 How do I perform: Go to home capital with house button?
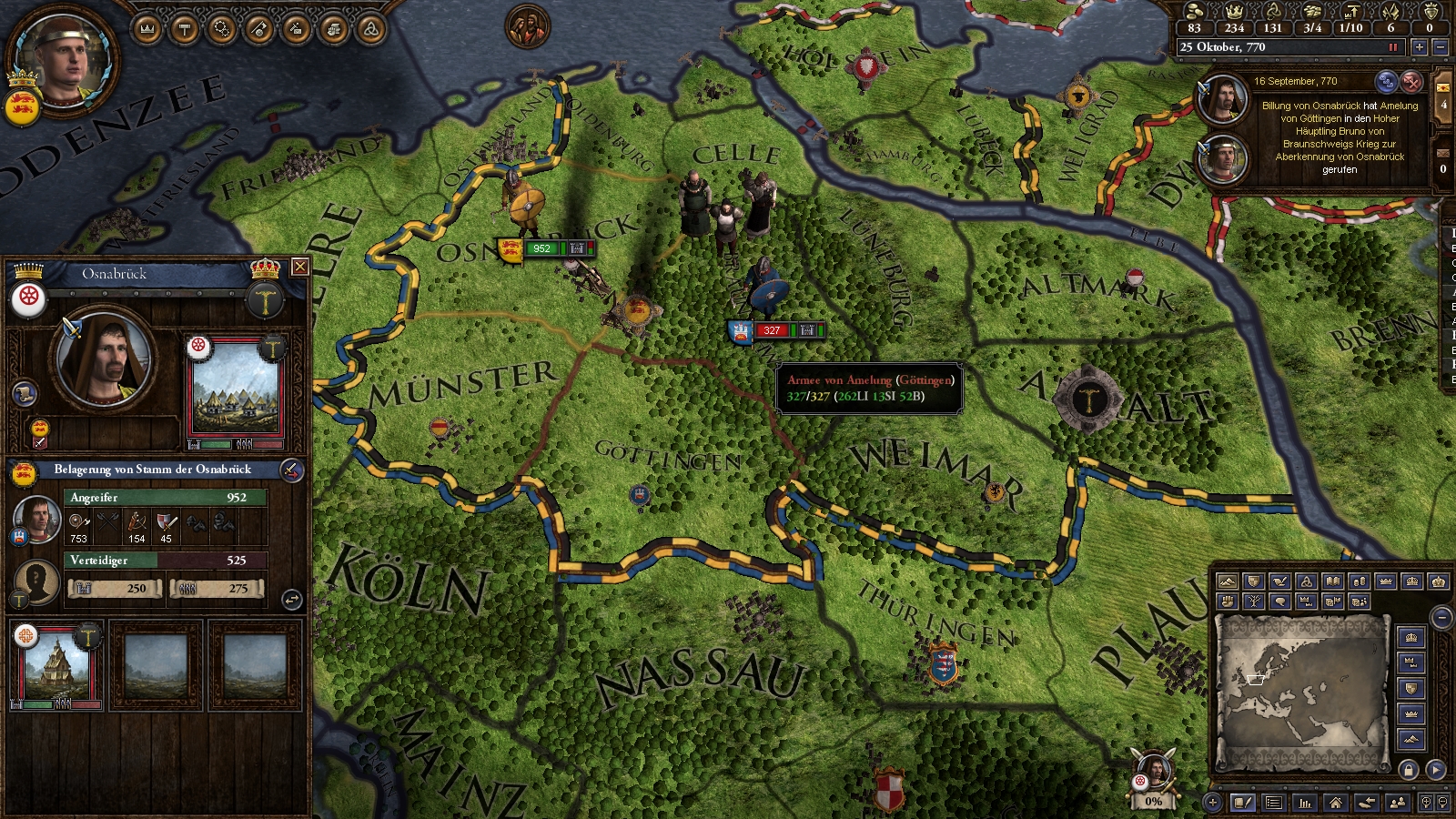point(1335,803)
